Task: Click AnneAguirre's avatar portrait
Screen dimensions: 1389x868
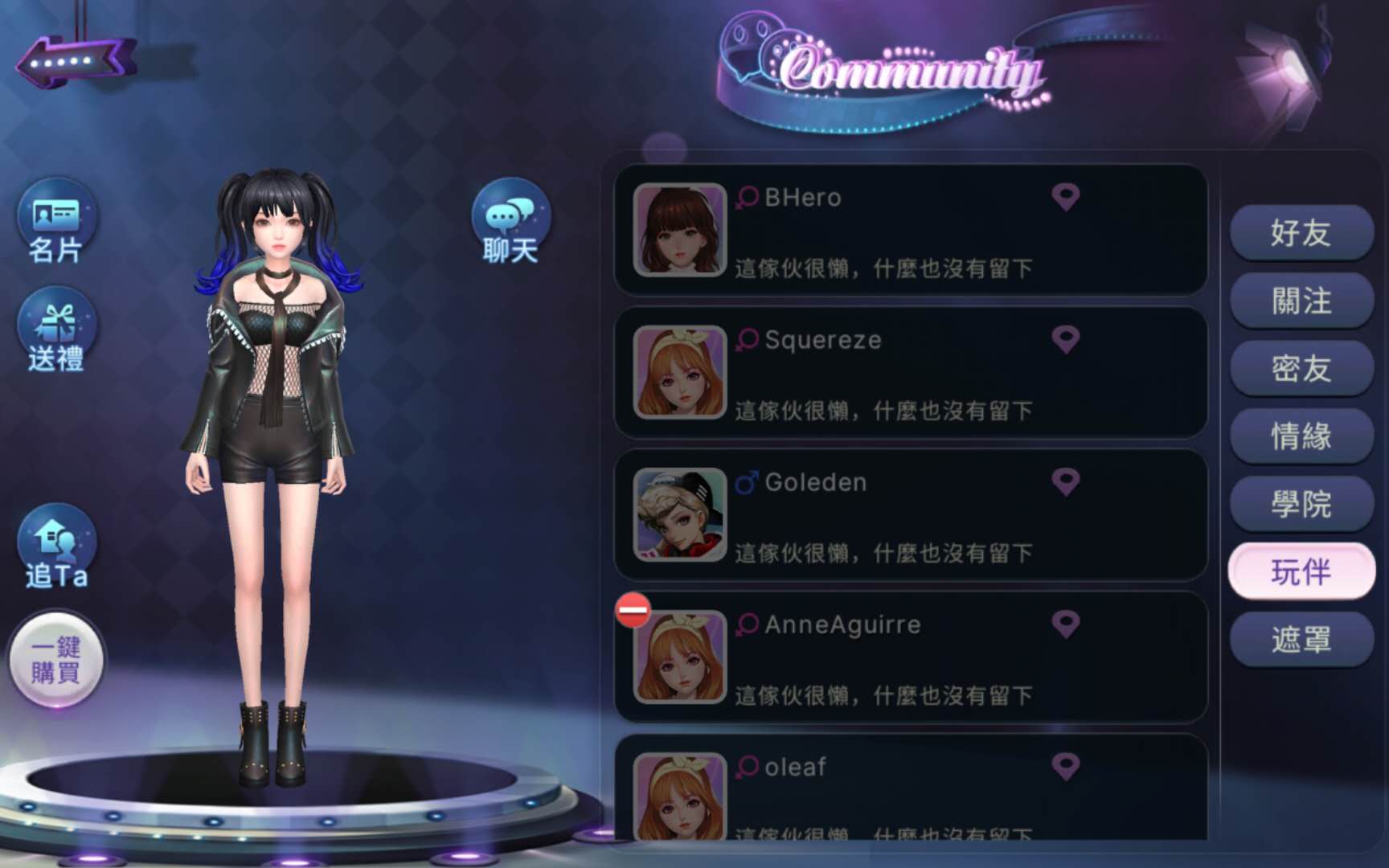Action: [680, 657]
